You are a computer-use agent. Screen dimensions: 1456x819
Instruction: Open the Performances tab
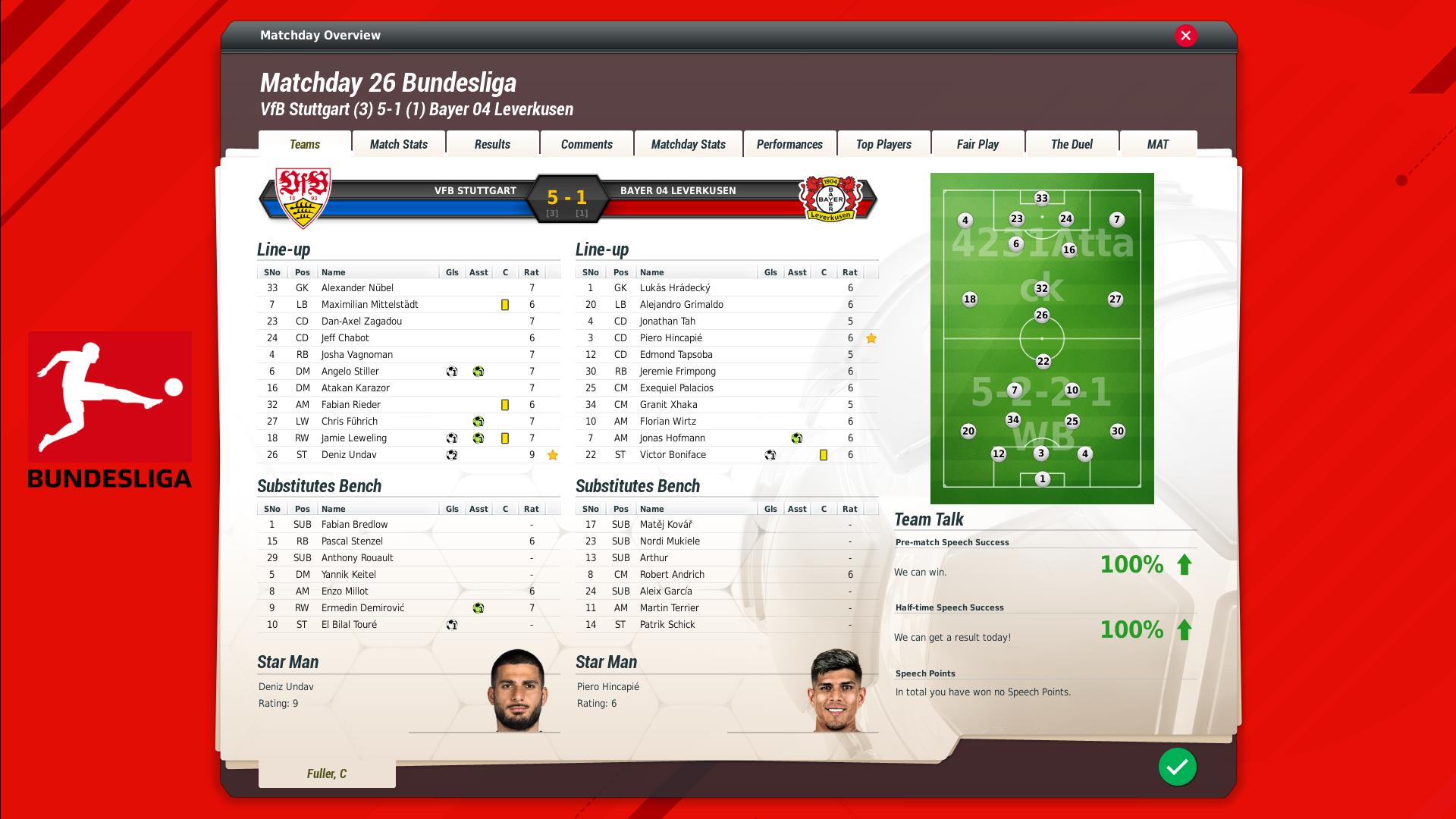789,144
